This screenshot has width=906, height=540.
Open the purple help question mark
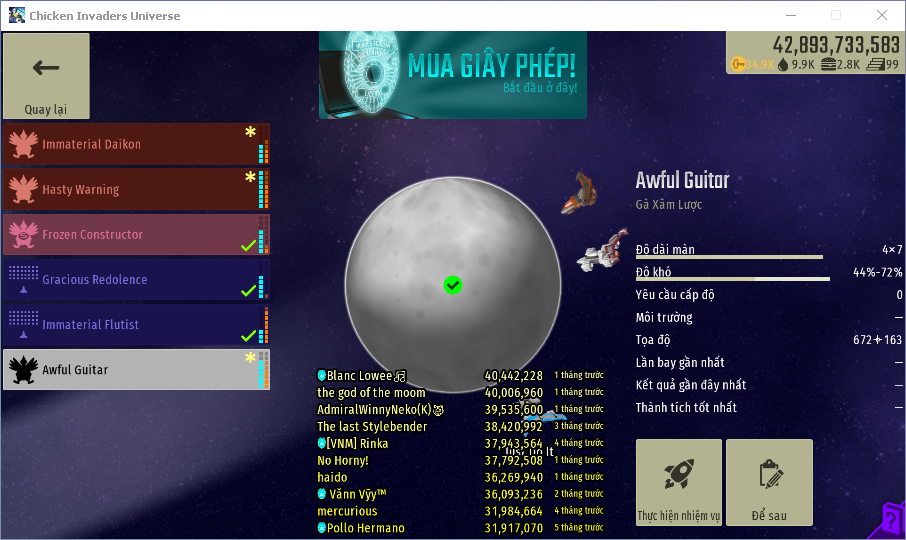click(892, 520)
